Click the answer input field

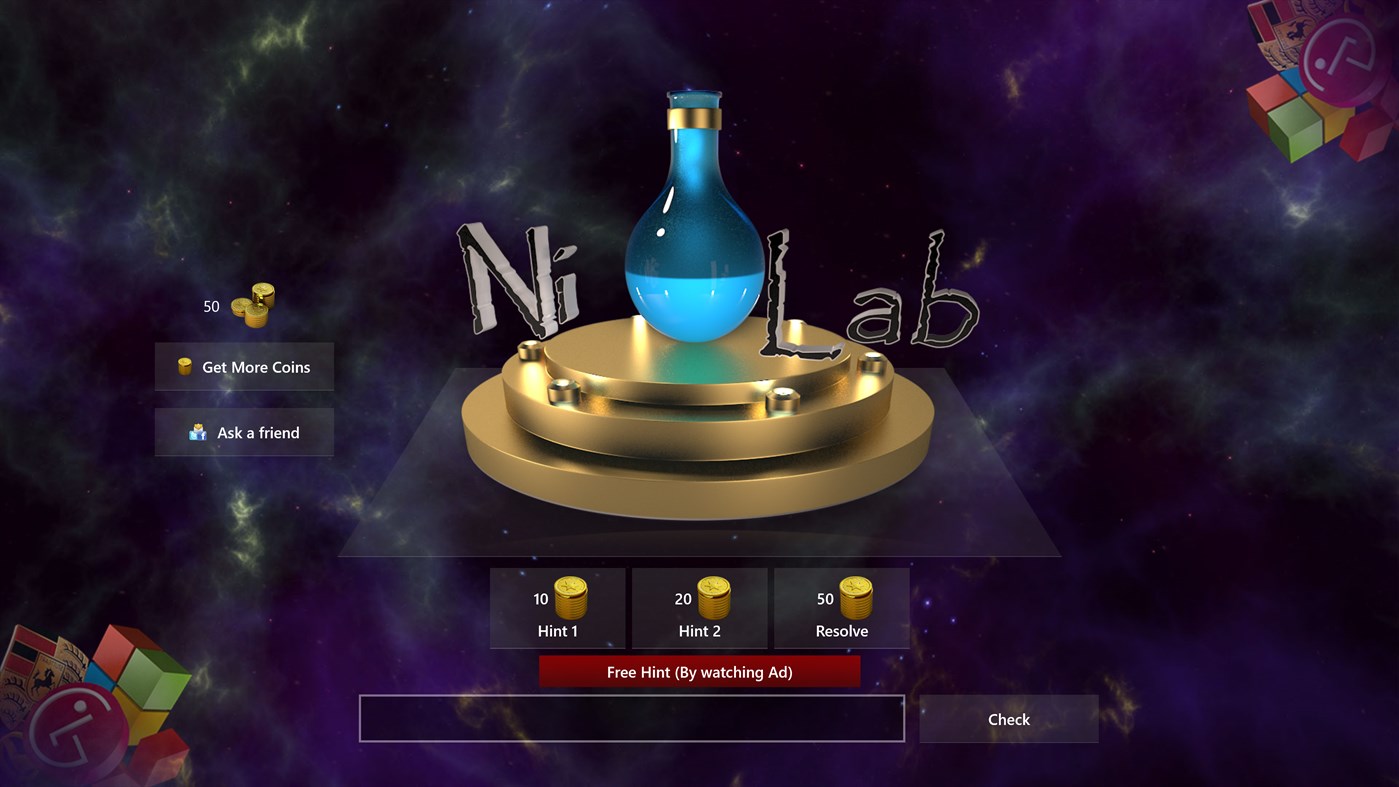pos(631,718)
